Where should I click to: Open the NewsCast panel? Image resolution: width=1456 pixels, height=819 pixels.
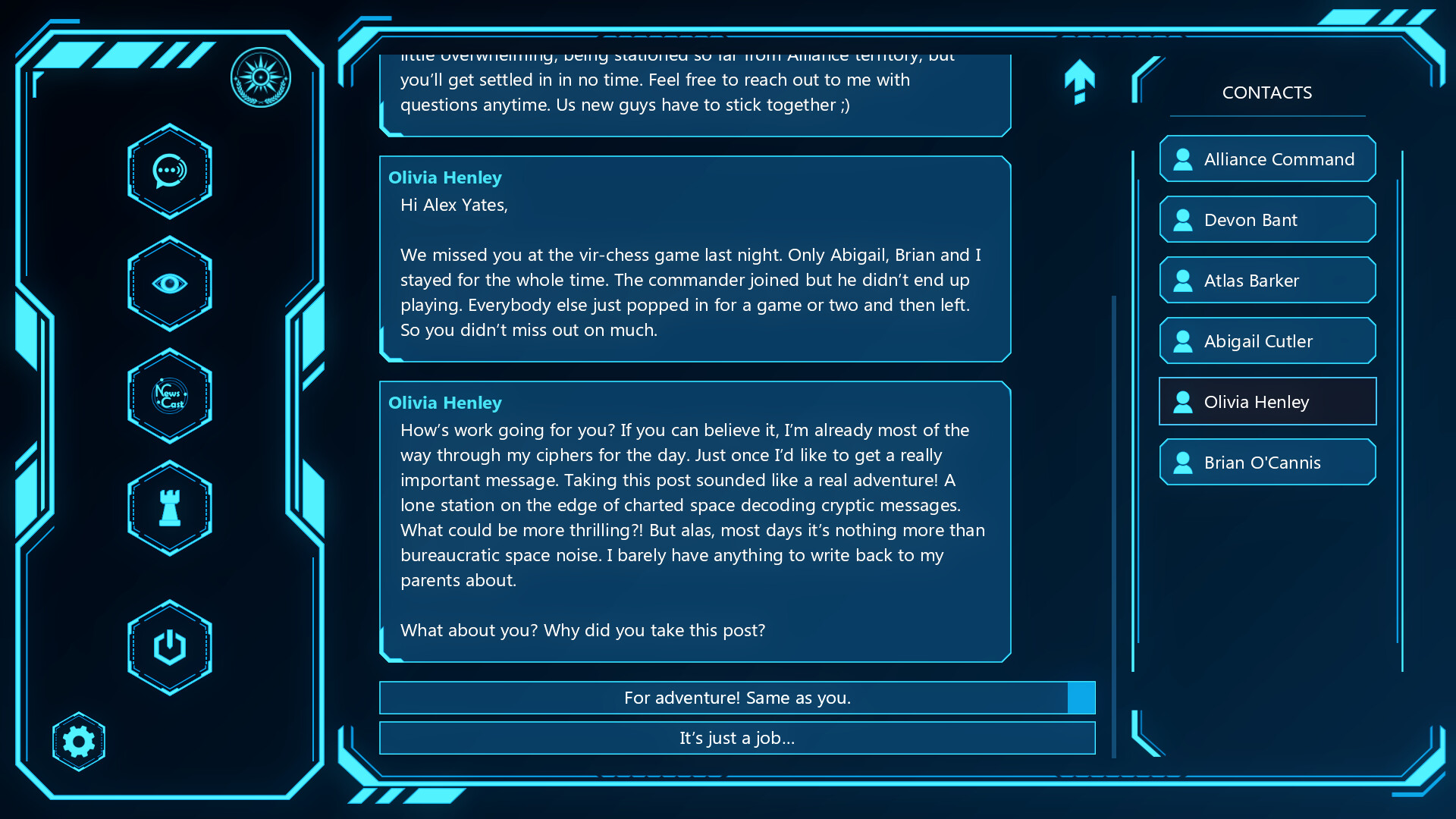click(169, 396)
